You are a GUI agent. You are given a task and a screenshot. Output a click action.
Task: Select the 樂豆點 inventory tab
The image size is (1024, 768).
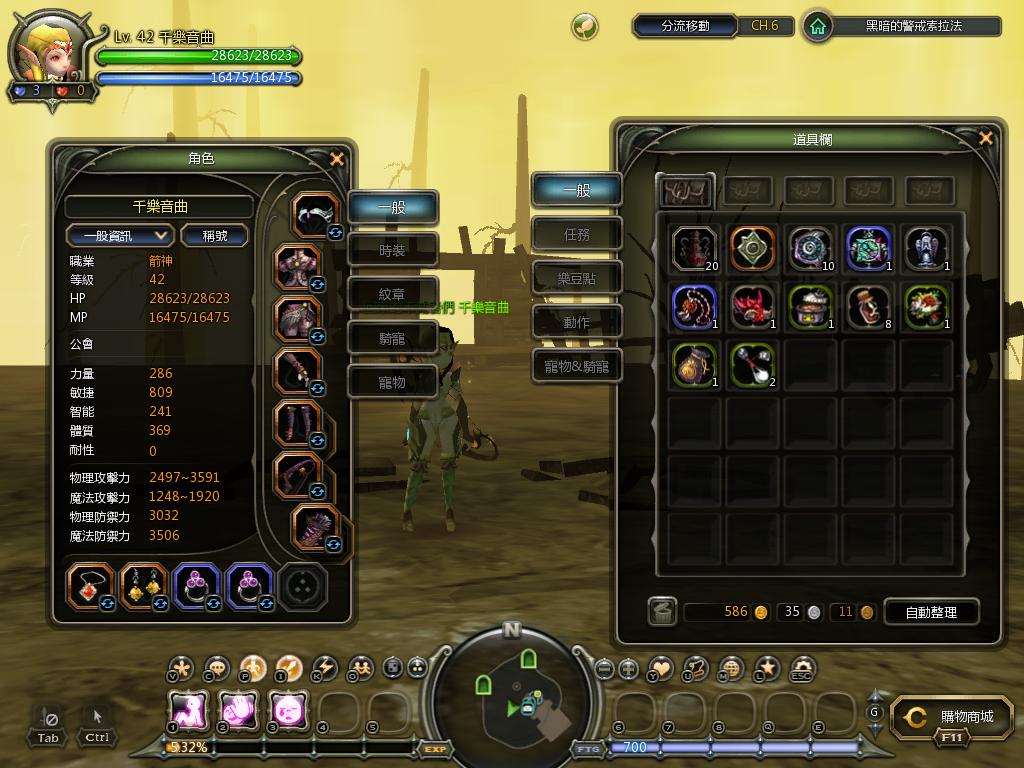coord(577,278)
